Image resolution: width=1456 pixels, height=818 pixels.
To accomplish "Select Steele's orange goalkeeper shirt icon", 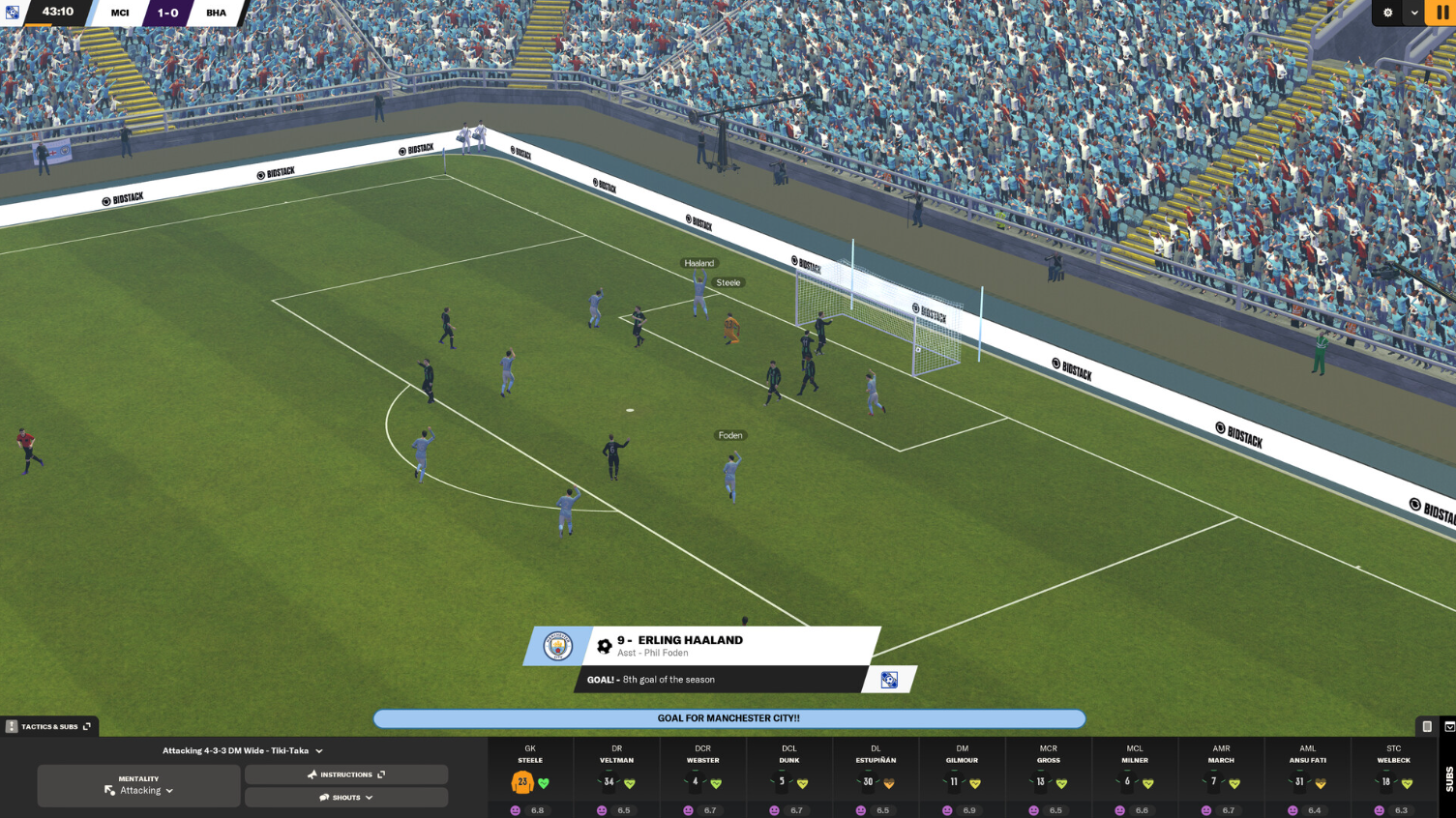I will pos(522,780).
